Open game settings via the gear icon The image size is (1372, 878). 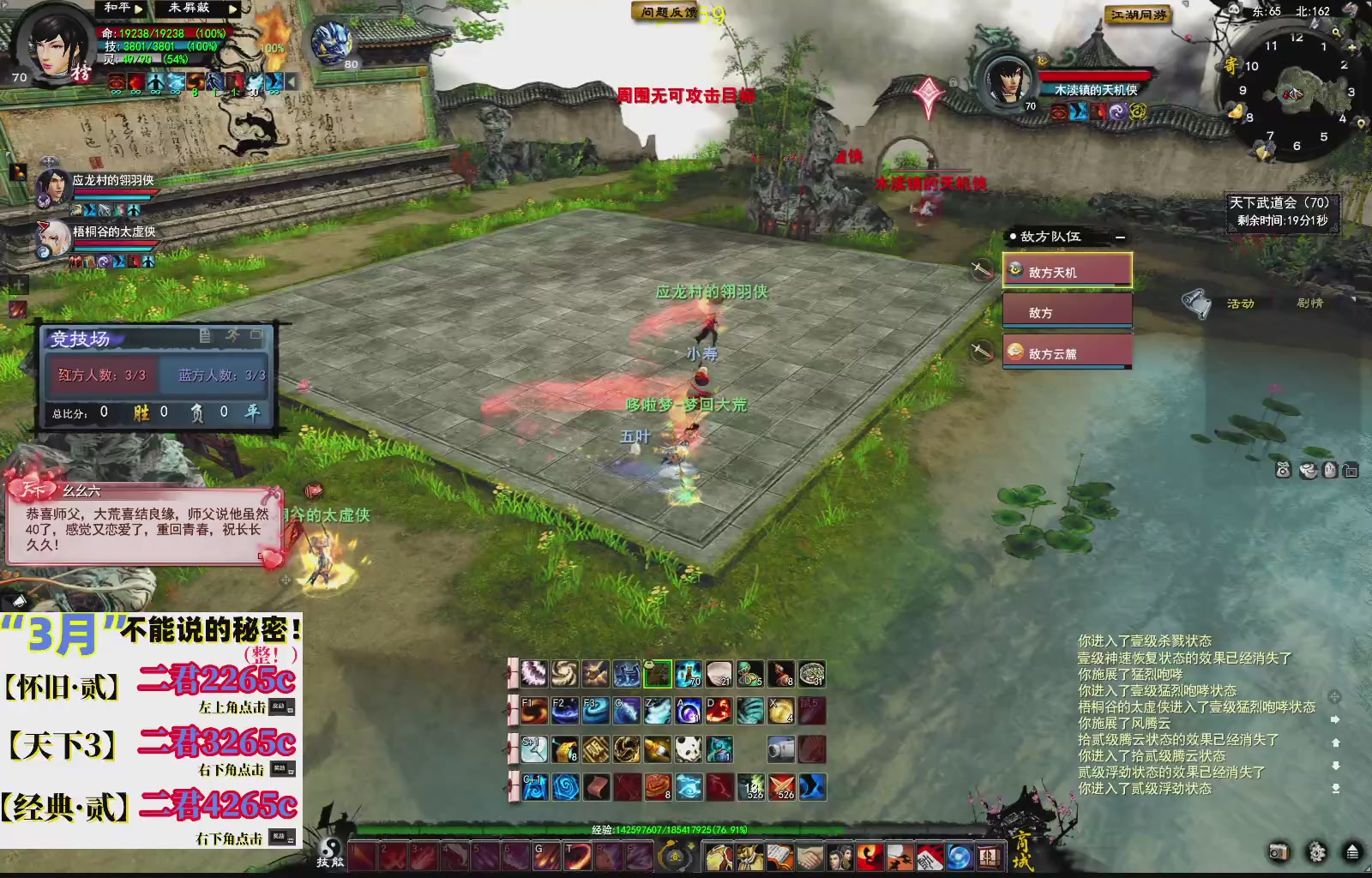click(1316, 852)
